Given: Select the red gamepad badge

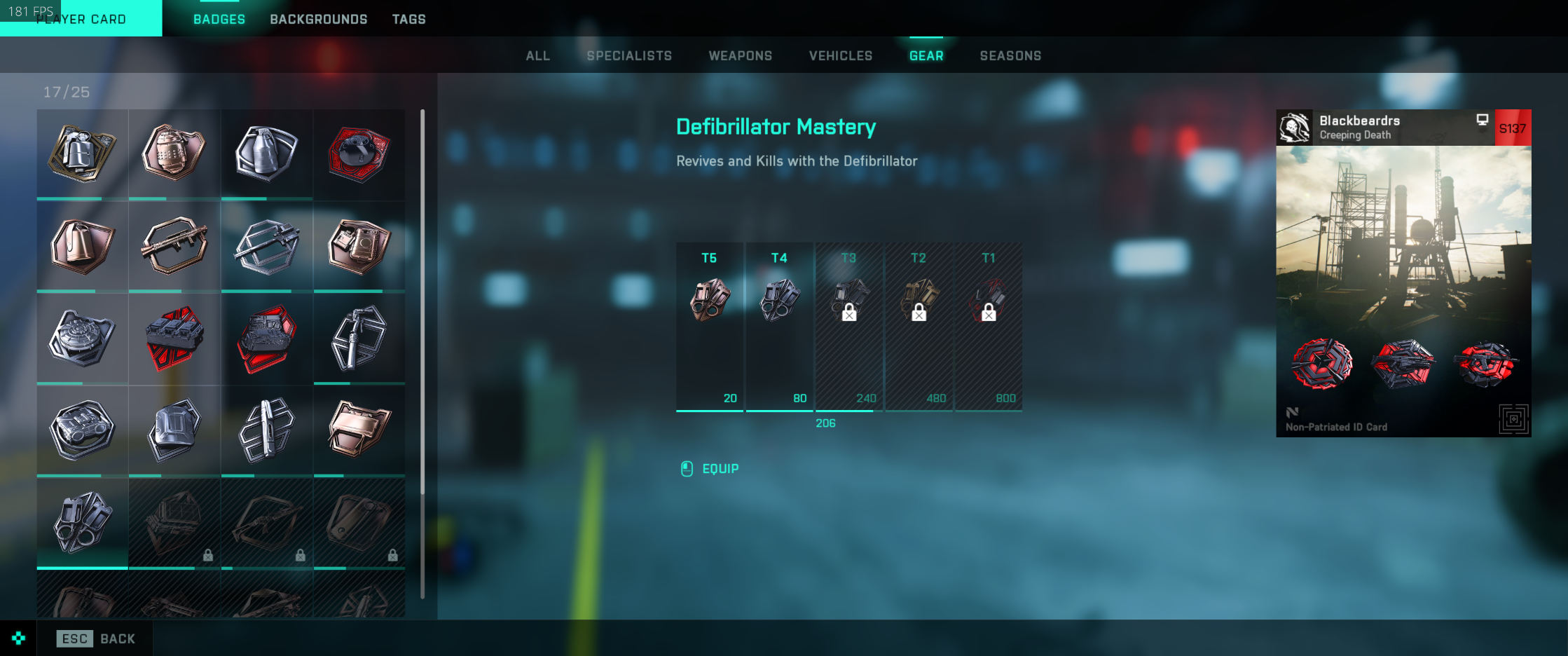Looking at the screenshot, I should coord(359,153).
